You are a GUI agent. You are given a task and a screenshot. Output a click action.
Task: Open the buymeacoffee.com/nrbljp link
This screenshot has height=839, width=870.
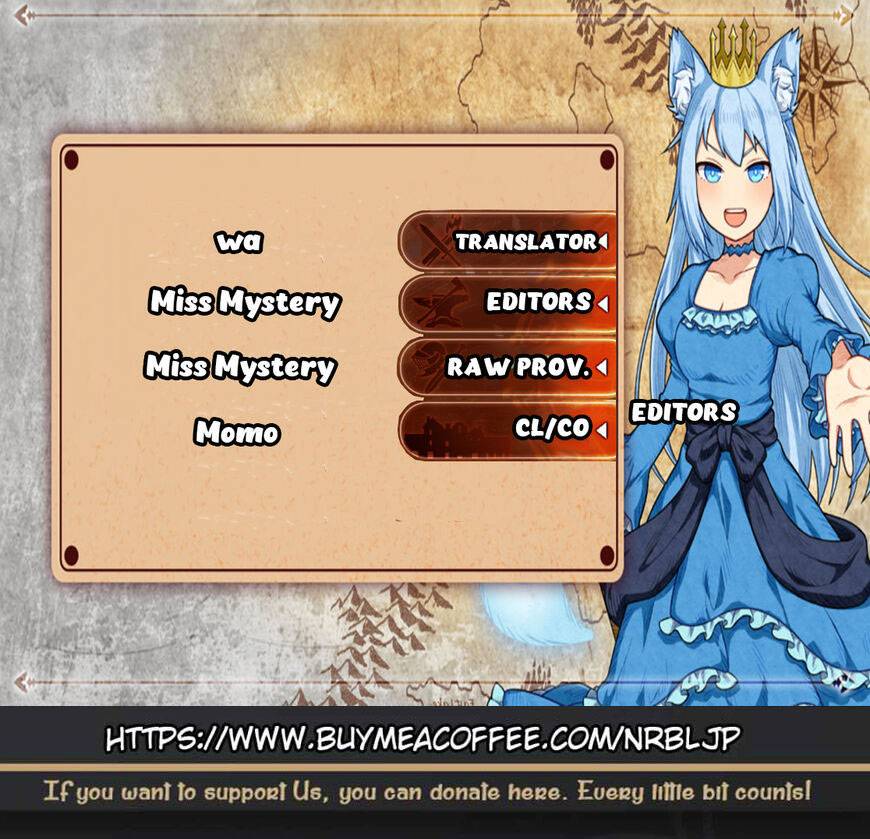point(423,740)
